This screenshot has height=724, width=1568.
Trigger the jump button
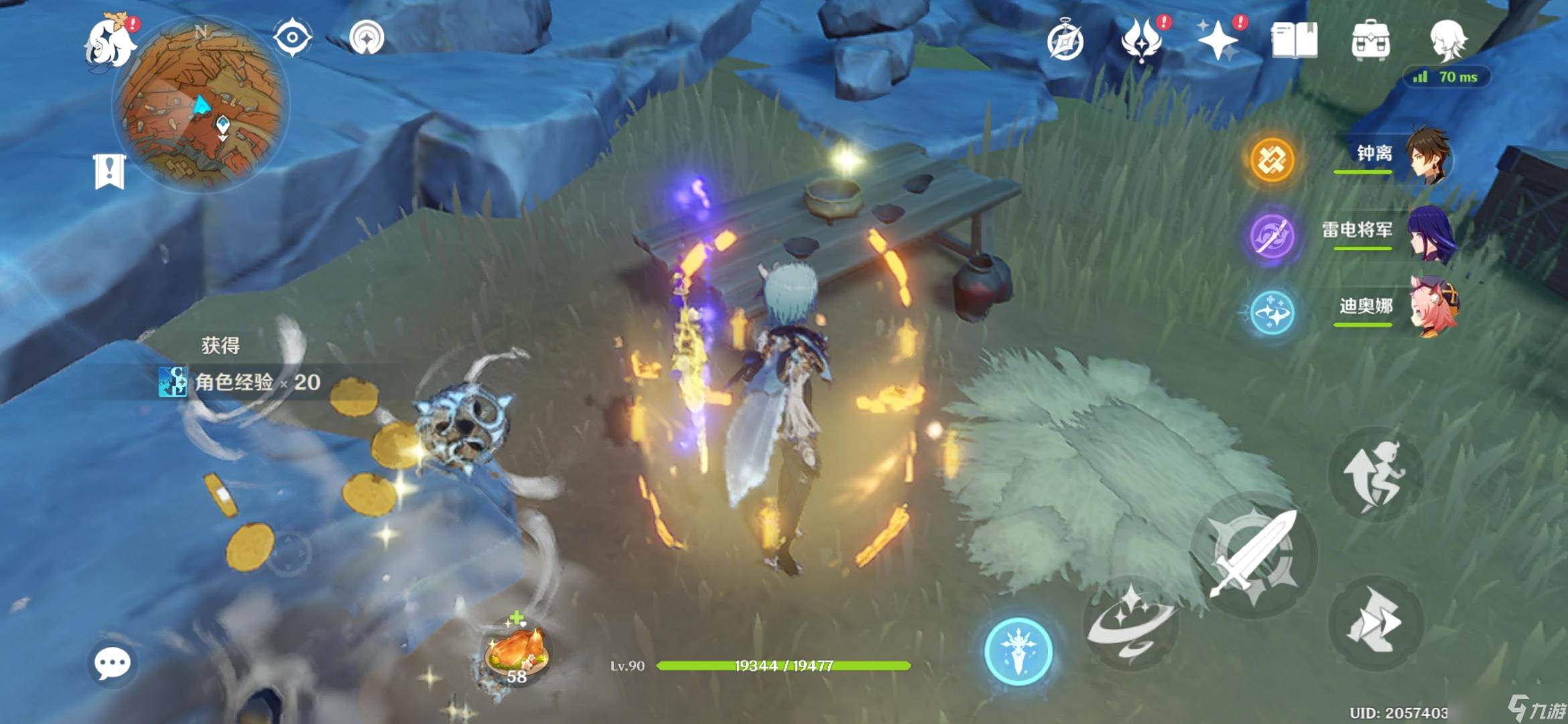click(1375, 475)
